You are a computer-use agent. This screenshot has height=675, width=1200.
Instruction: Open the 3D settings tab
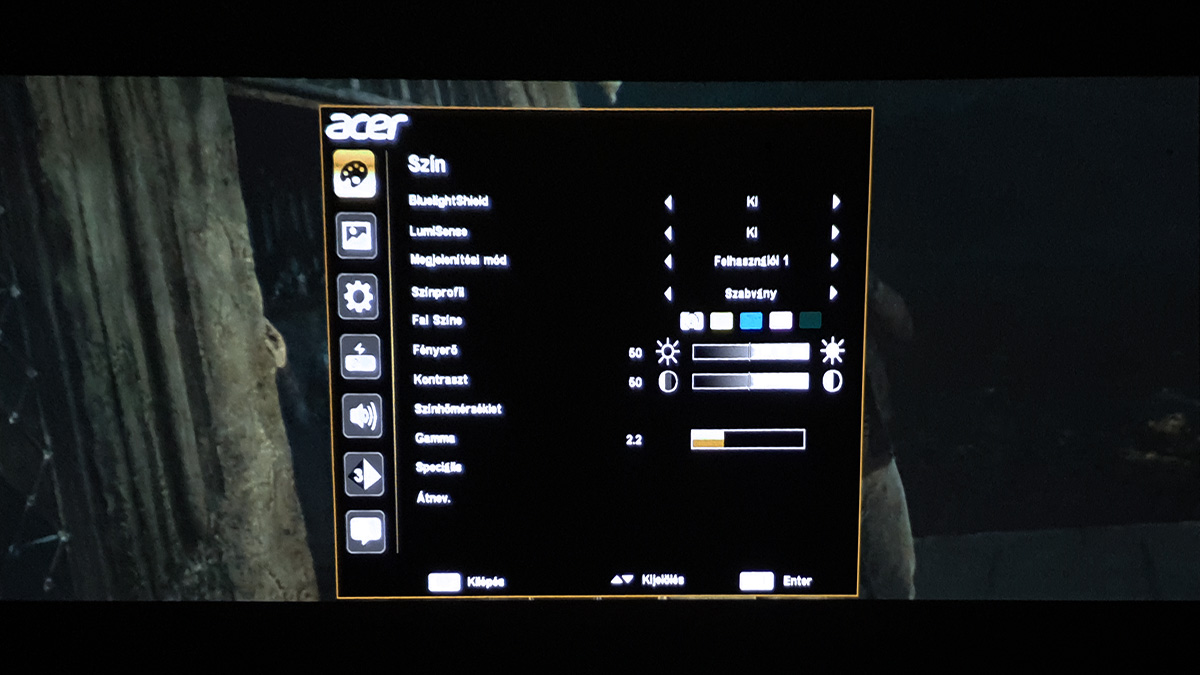click(x=364, y=474)
